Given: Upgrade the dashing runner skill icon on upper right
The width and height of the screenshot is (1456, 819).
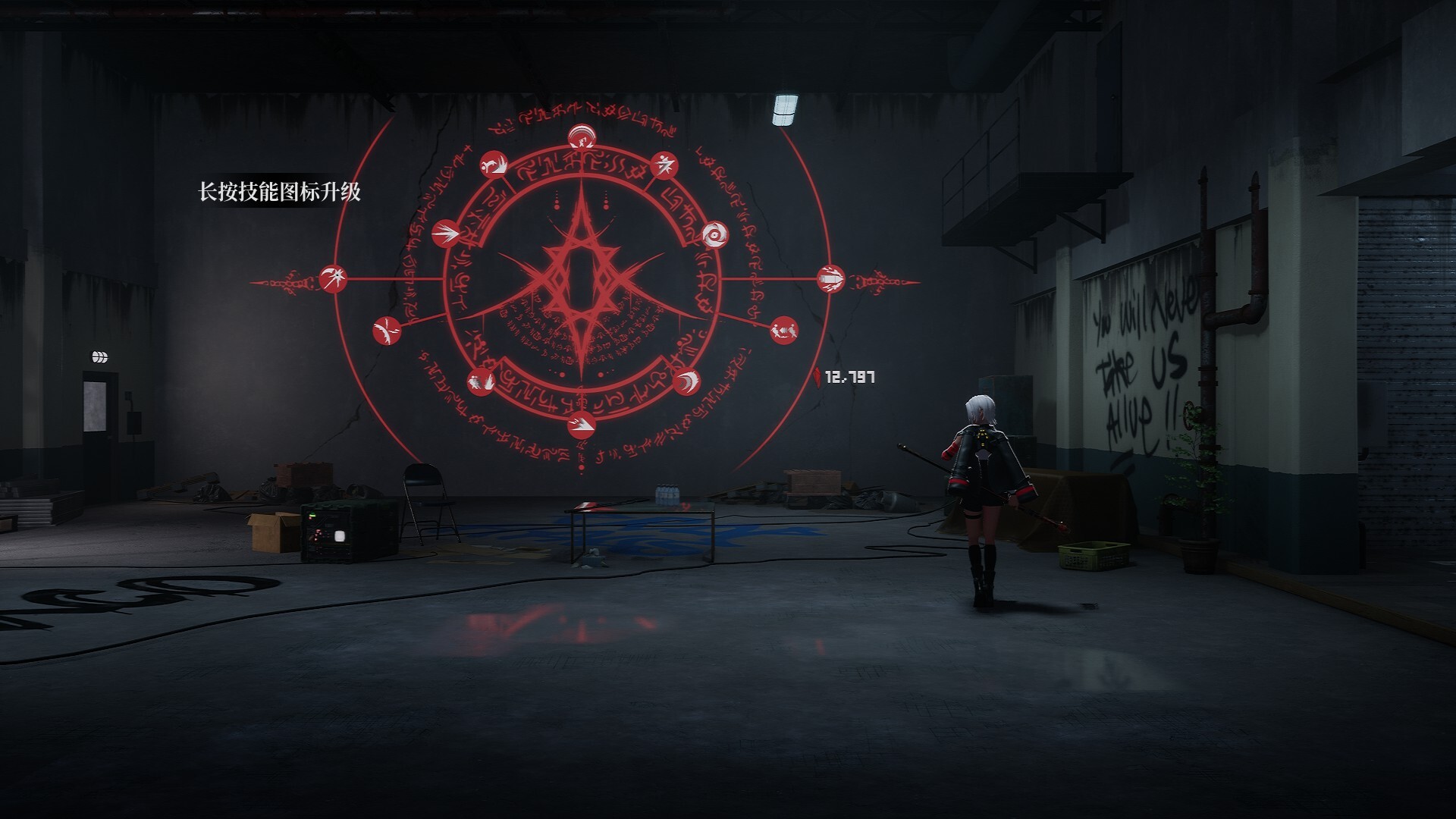Looking at the screenshot, I should tap(664, 167).
